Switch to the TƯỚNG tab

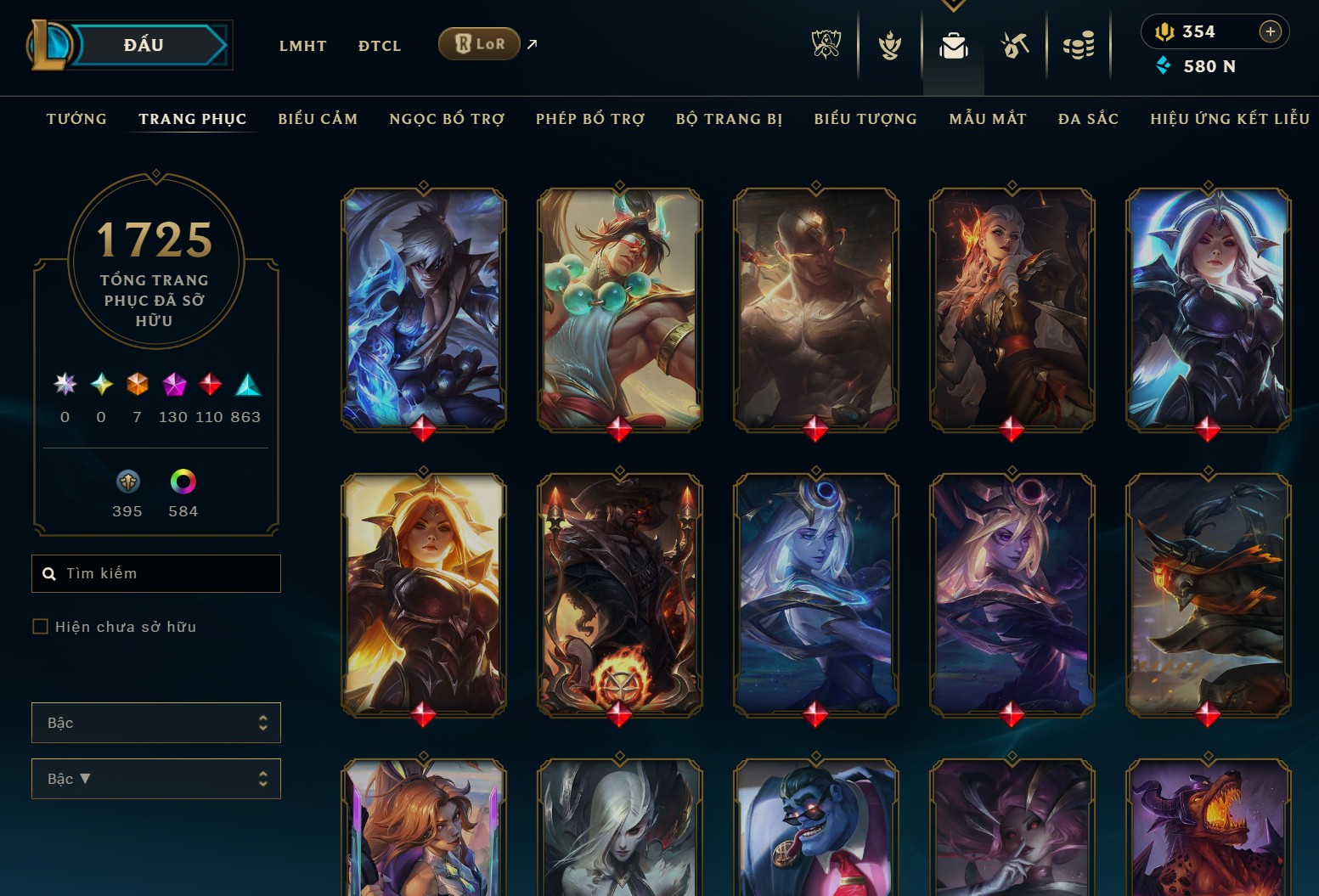pyautogui.click(x=76, y=119)
